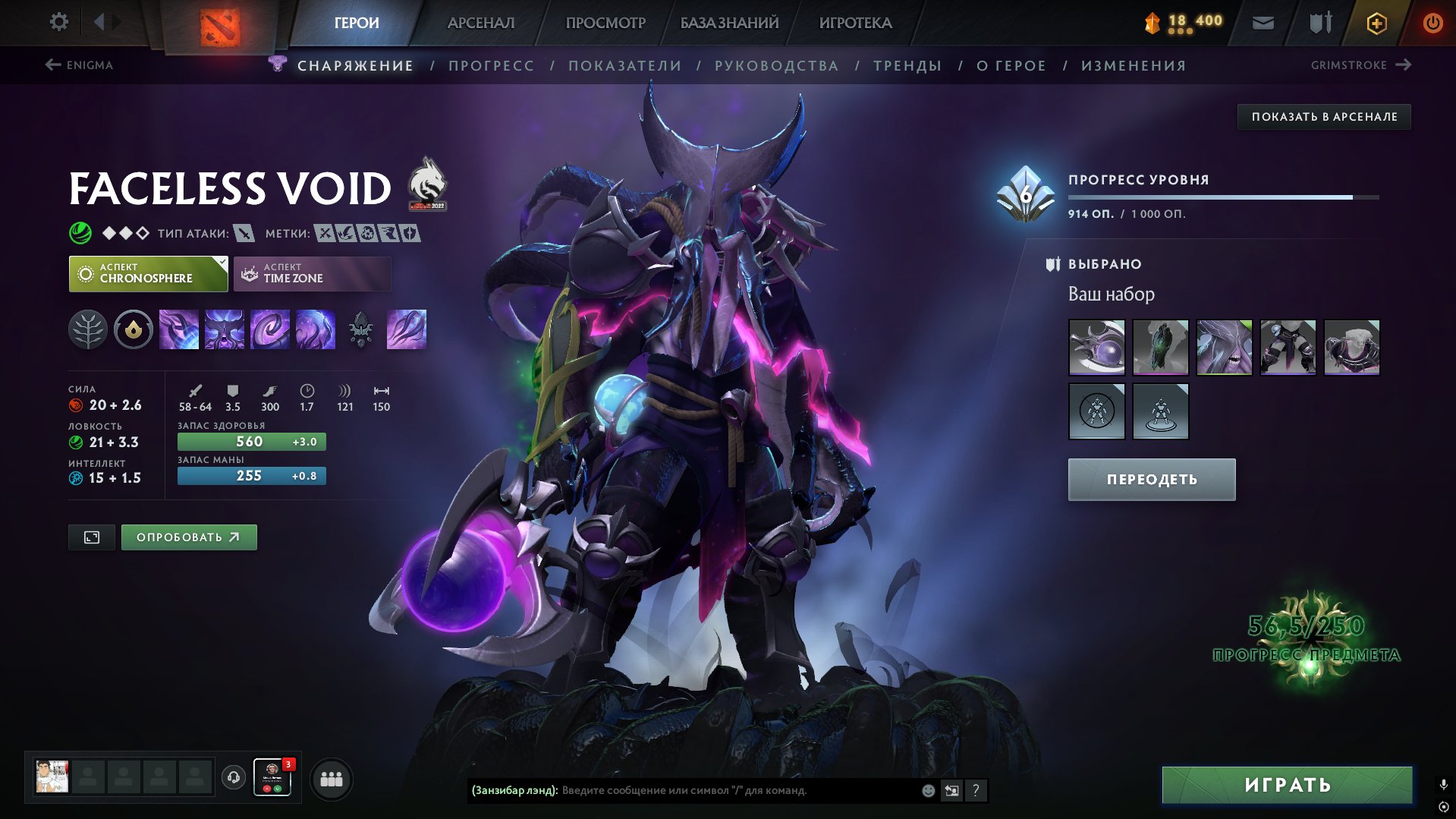Open the innate ability droplet icon
The image size is (1456, 819).
pyautogui.click(x=134, y=329)
